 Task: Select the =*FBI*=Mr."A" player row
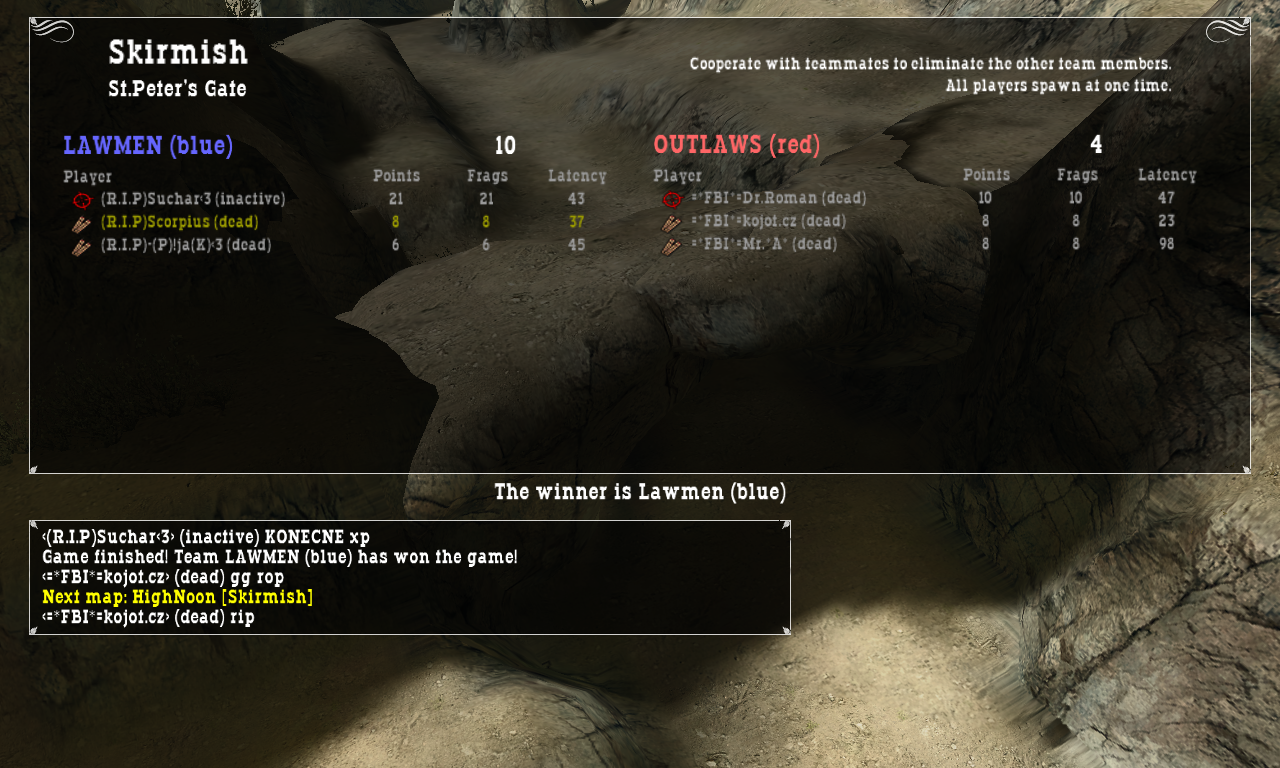tap(764, 244)
